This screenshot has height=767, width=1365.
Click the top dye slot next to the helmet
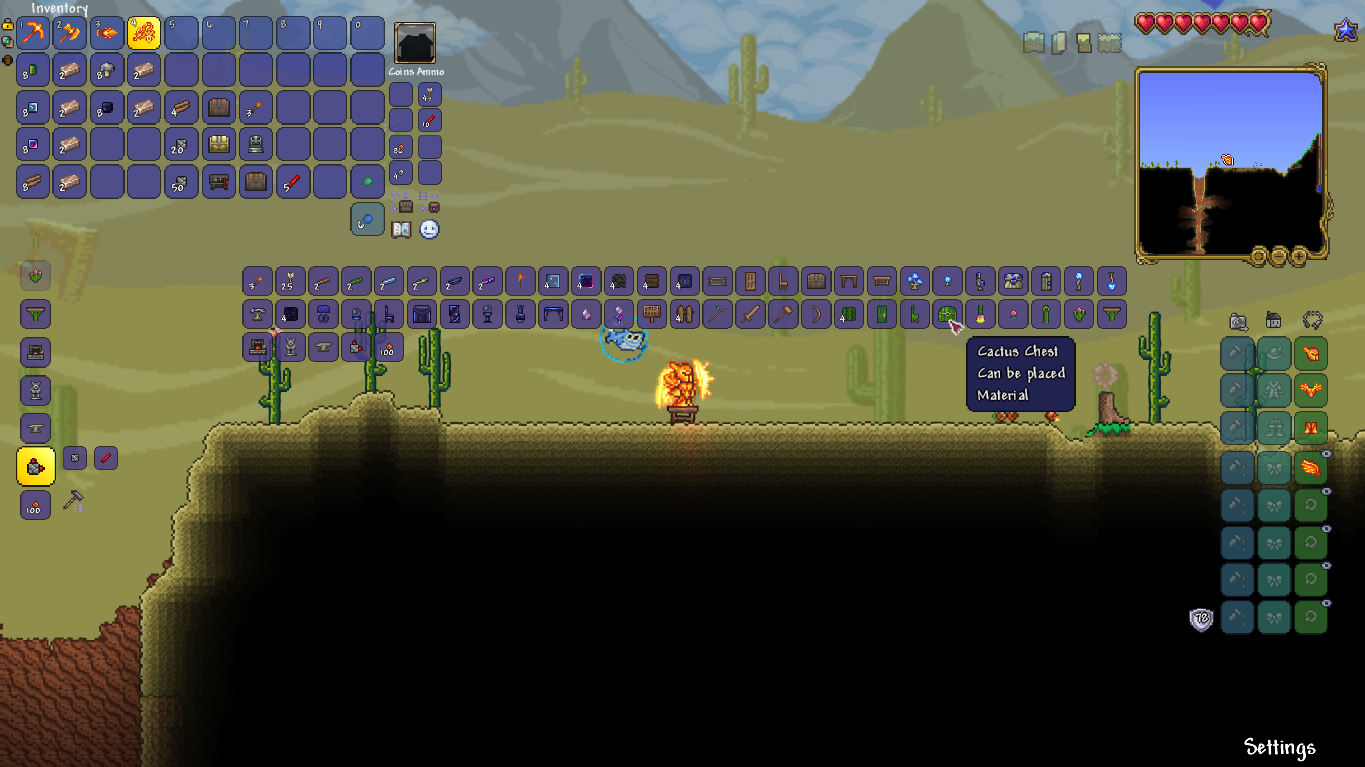click(1237, 352)
